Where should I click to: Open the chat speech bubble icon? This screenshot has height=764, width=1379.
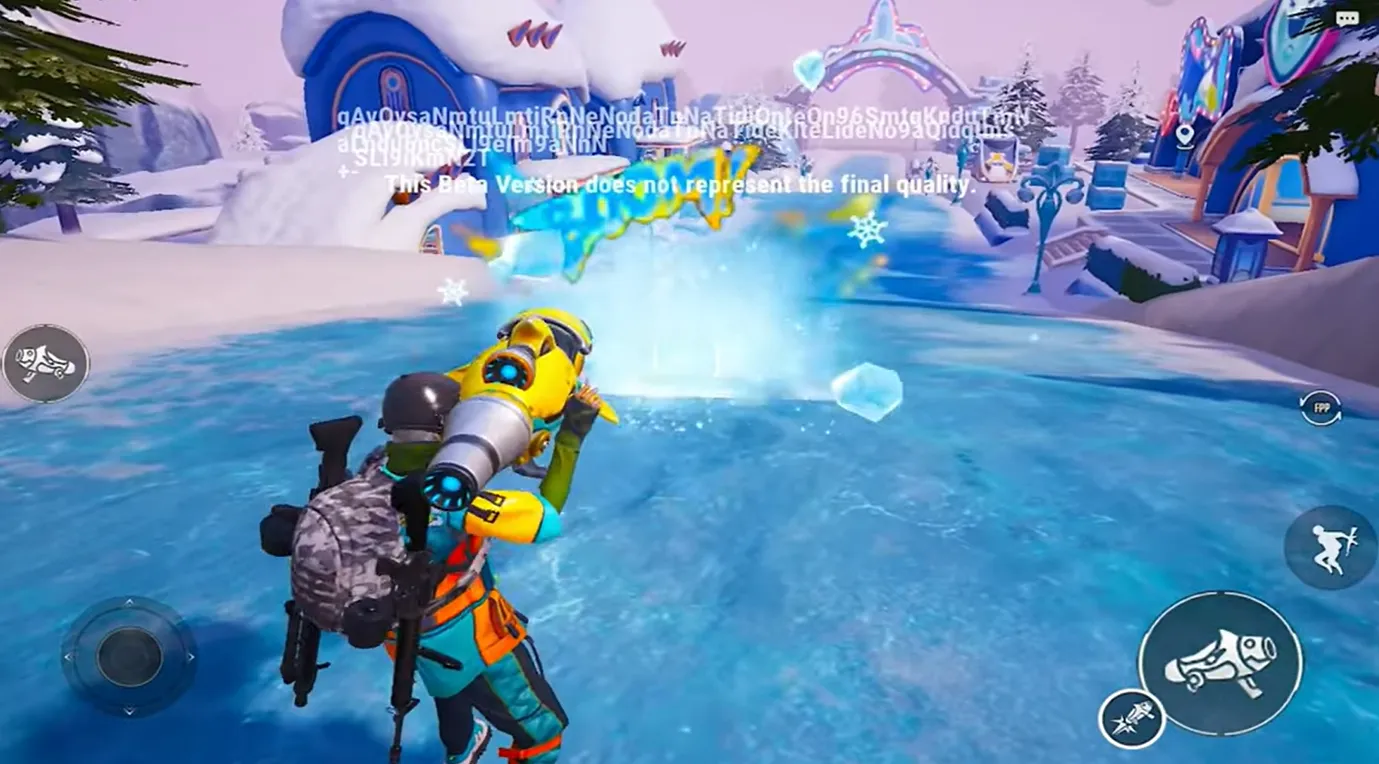click(1347, 19)
